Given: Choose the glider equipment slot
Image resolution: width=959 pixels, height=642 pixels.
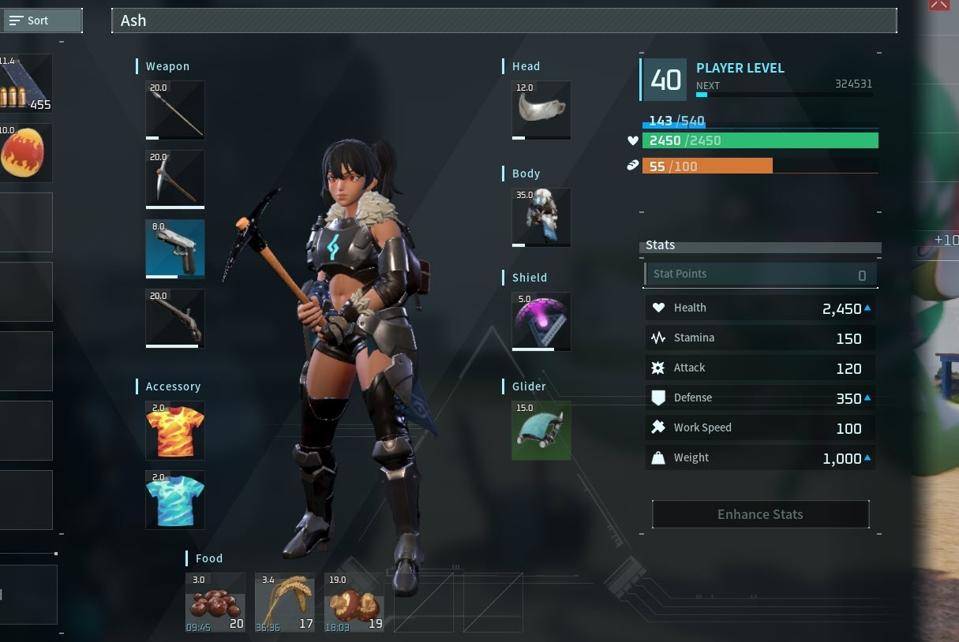Looking at the screenshot, I should [x=541, y=430].
